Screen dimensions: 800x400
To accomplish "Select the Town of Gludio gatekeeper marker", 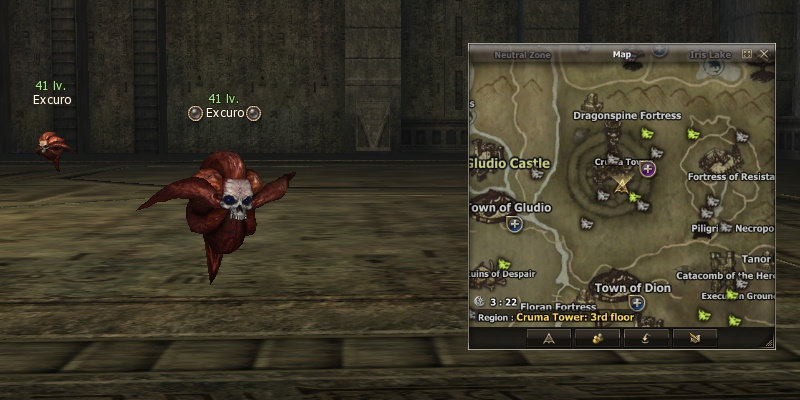I will pos(515,224).
